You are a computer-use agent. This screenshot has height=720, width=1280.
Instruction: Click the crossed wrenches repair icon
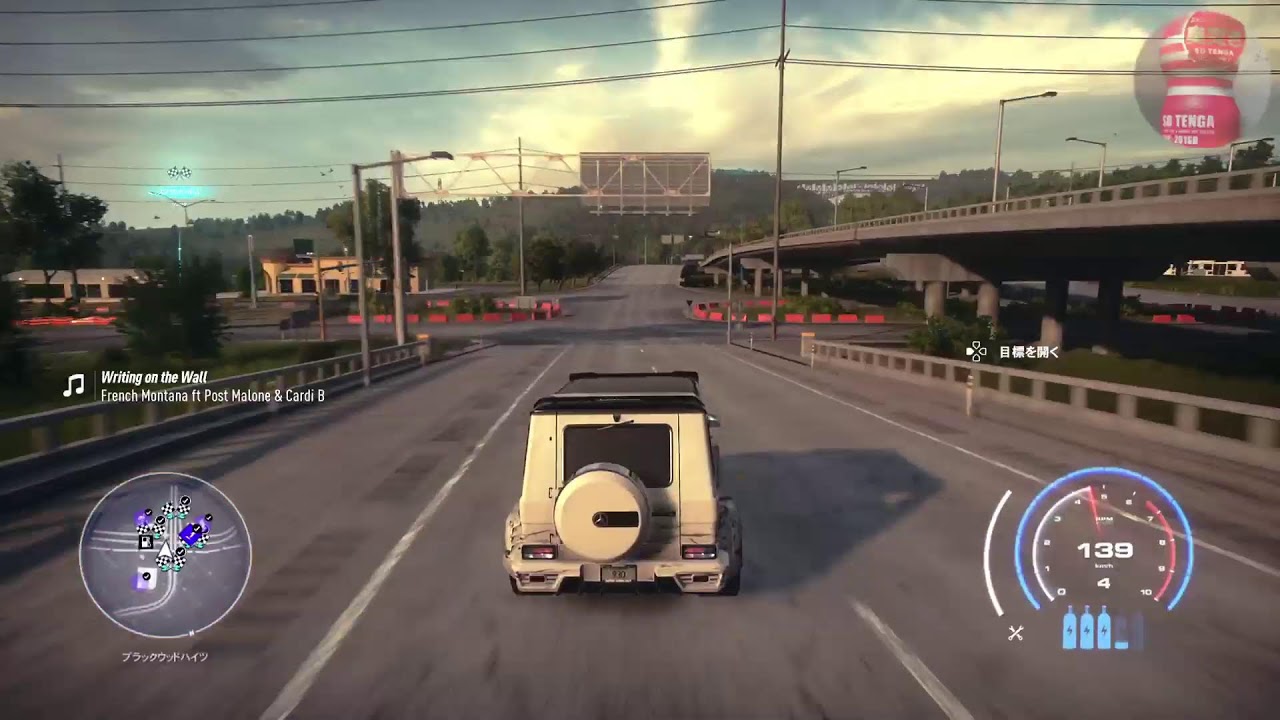1016,632
